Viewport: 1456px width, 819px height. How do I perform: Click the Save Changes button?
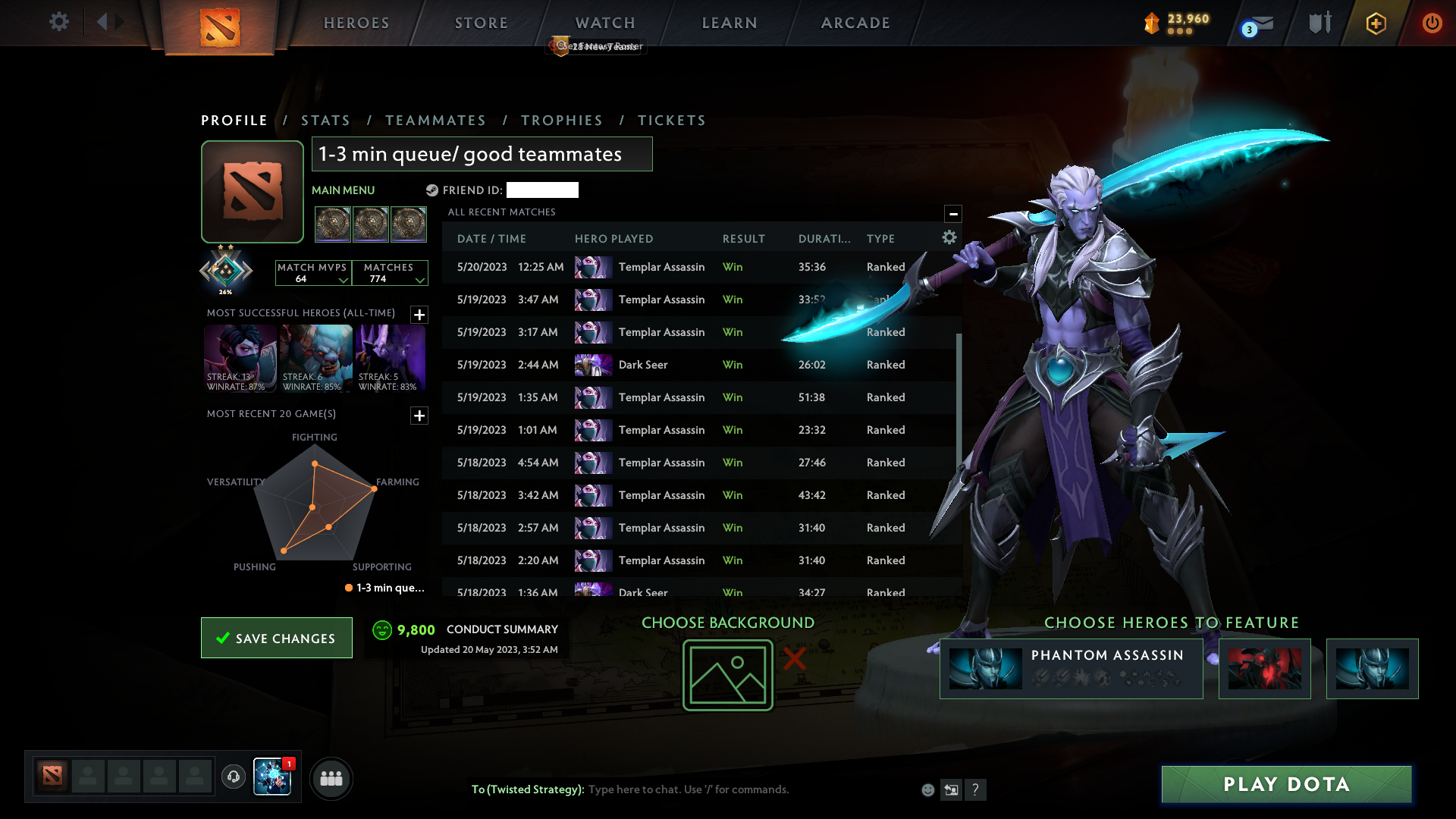click(276, 638)
